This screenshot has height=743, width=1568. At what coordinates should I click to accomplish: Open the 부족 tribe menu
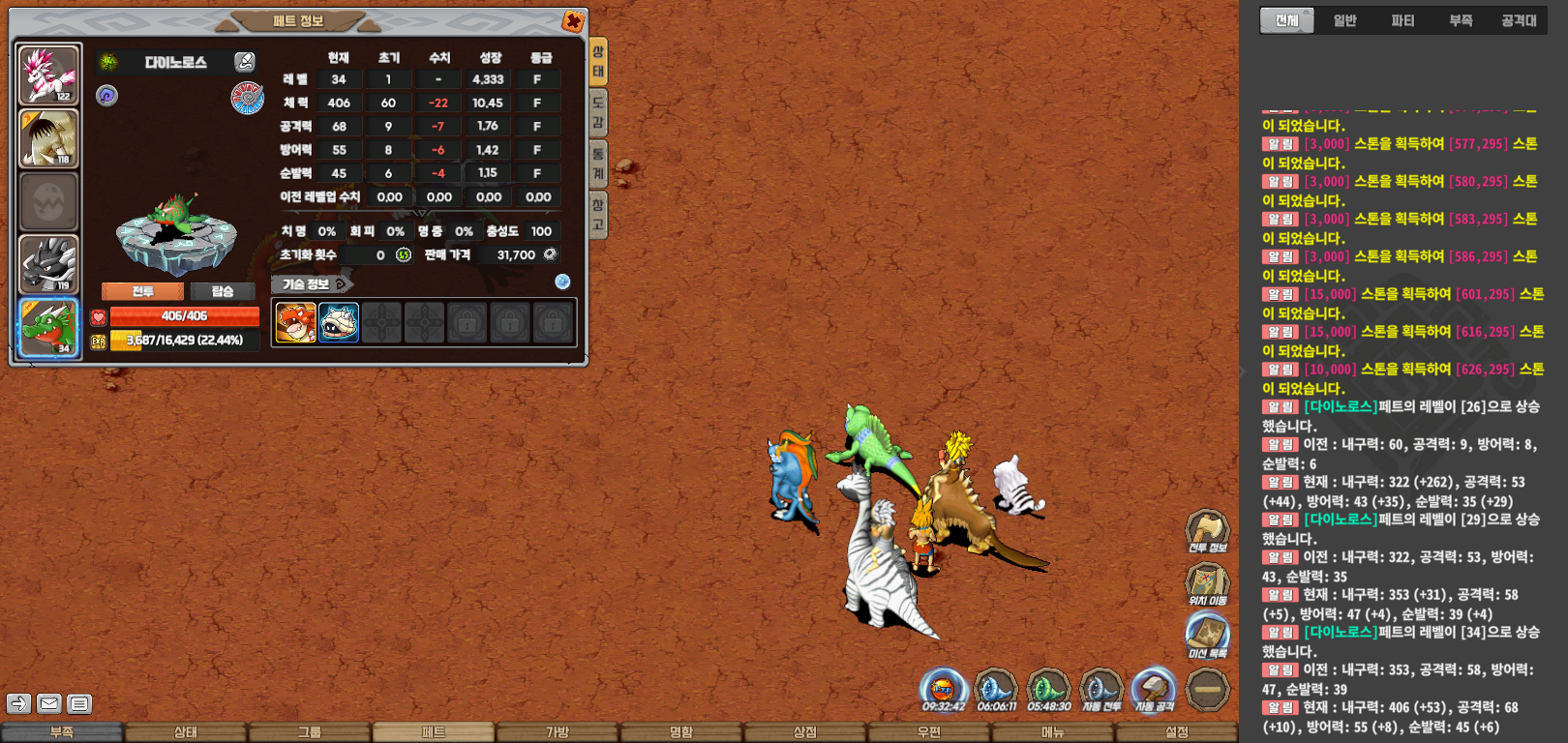coord(62,732)
